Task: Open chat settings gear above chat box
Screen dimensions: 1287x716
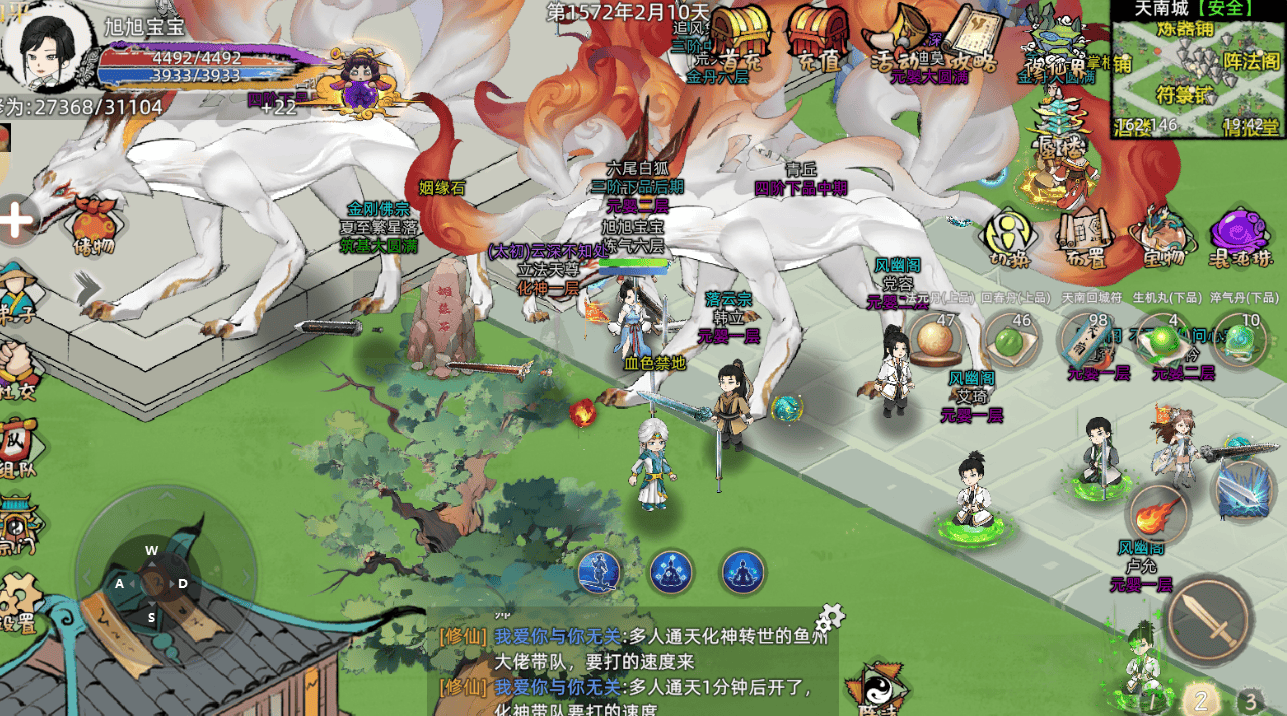Action: [831, 616]
